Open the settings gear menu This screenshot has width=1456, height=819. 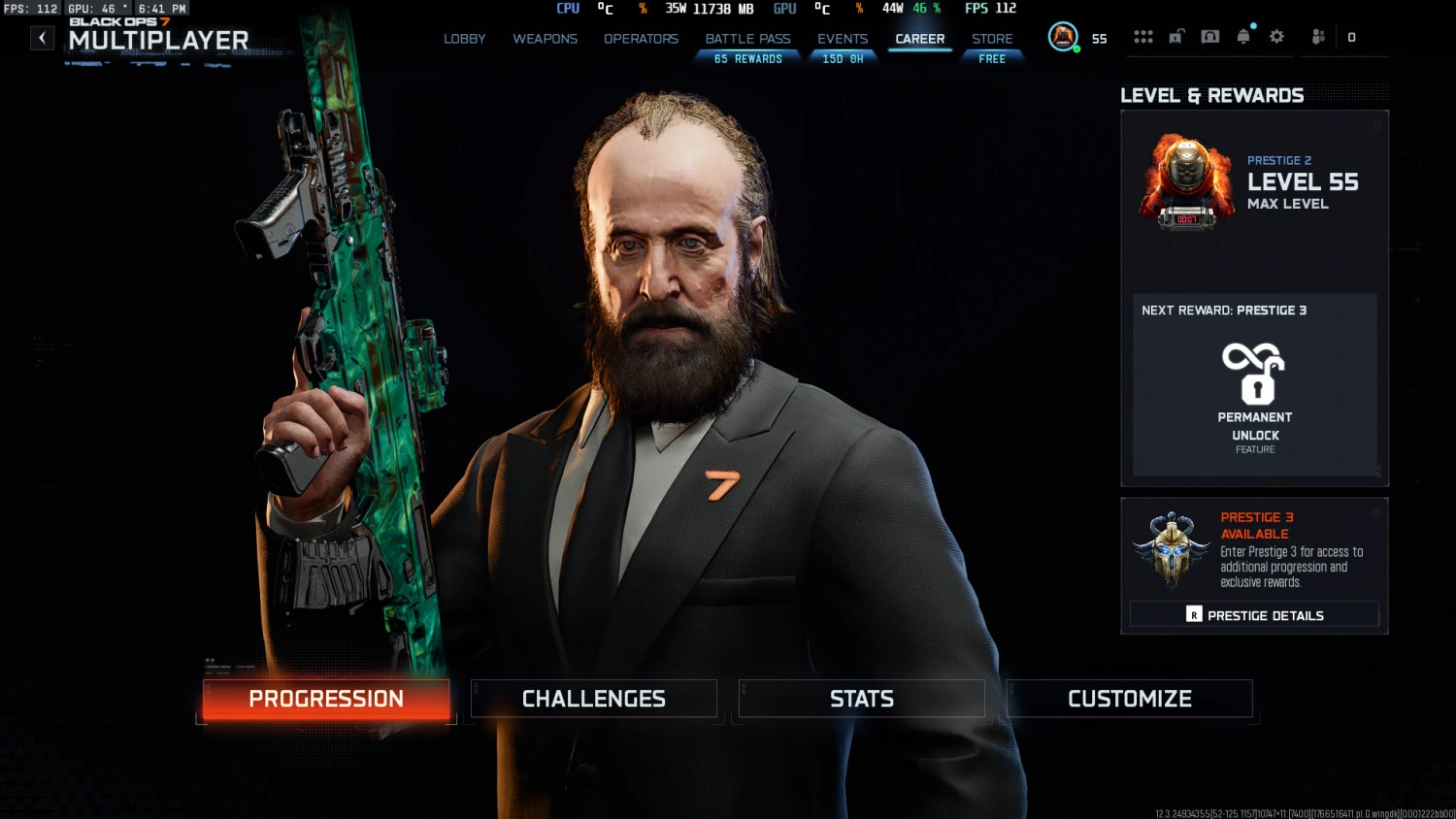coord(1276,36)
